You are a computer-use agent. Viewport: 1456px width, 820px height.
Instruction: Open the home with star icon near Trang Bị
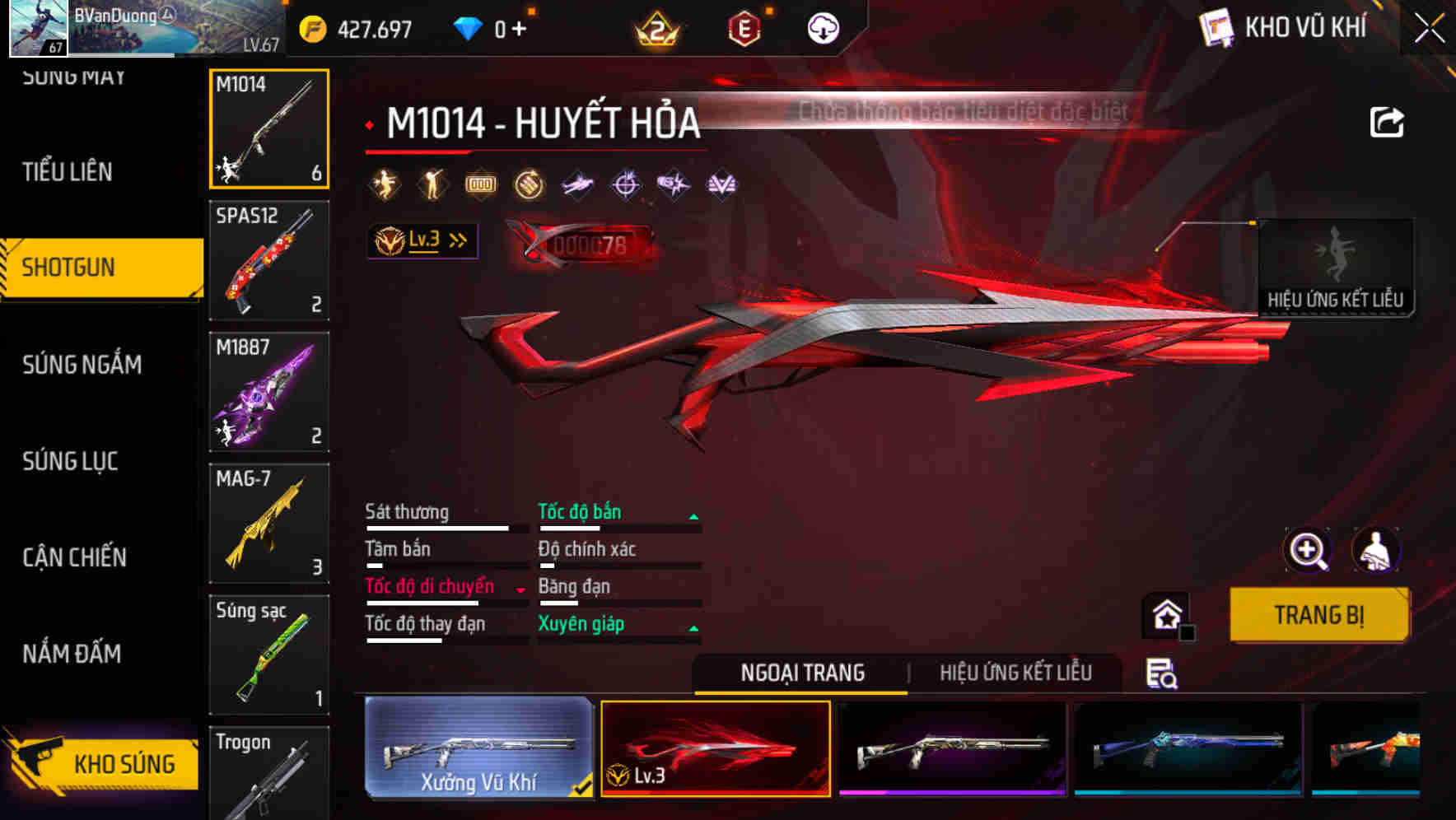pyautogui.click(x=1165, y=614)
